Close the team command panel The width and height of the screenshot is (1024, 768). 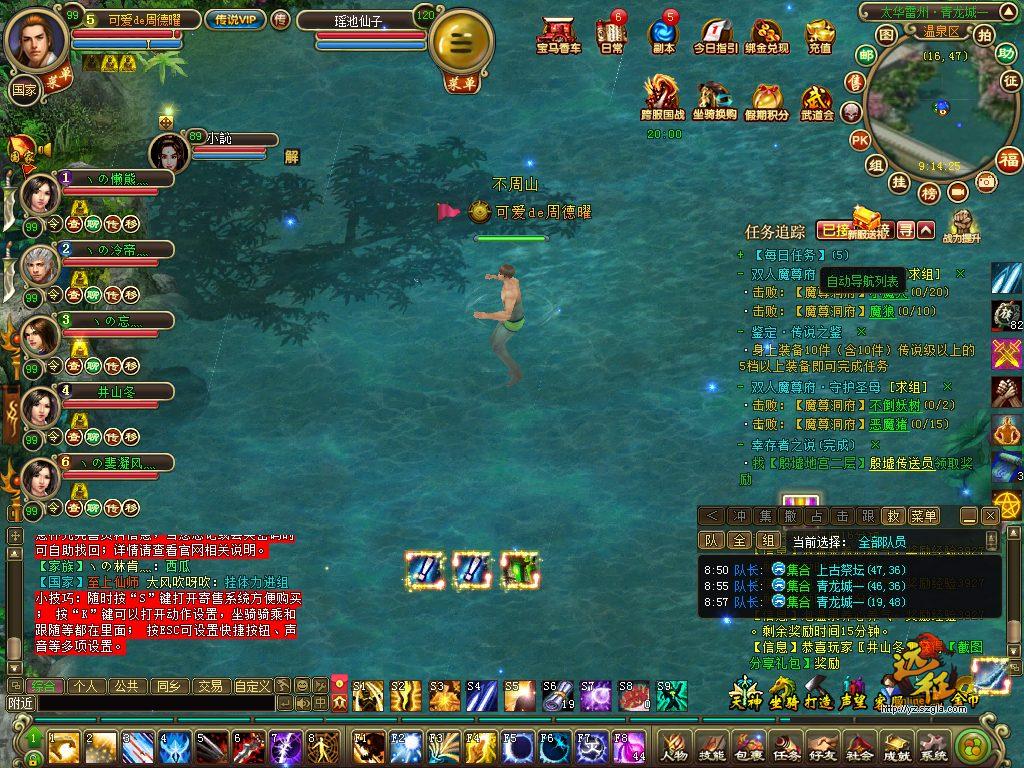[990, 516]
